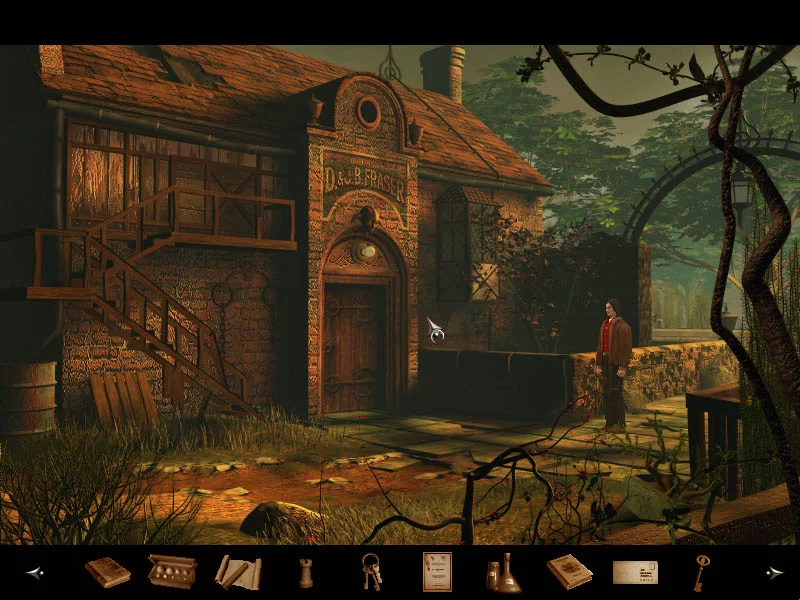The image size is (800, 600).
Task: Pick the single ornate key
Action: (702, 572)
